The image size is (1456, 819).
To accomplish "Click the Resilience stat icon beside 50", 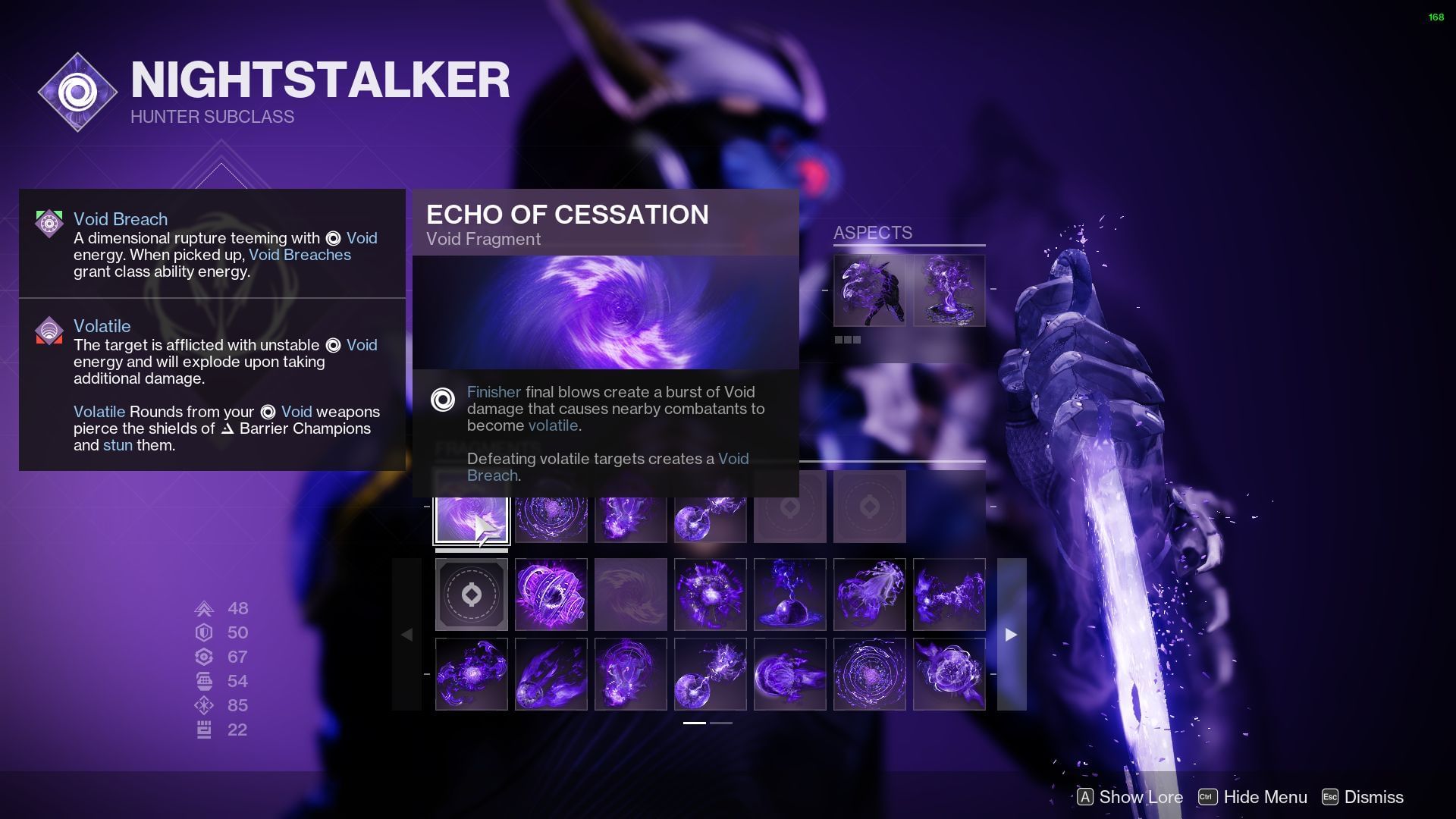I will tap(203, 632).
